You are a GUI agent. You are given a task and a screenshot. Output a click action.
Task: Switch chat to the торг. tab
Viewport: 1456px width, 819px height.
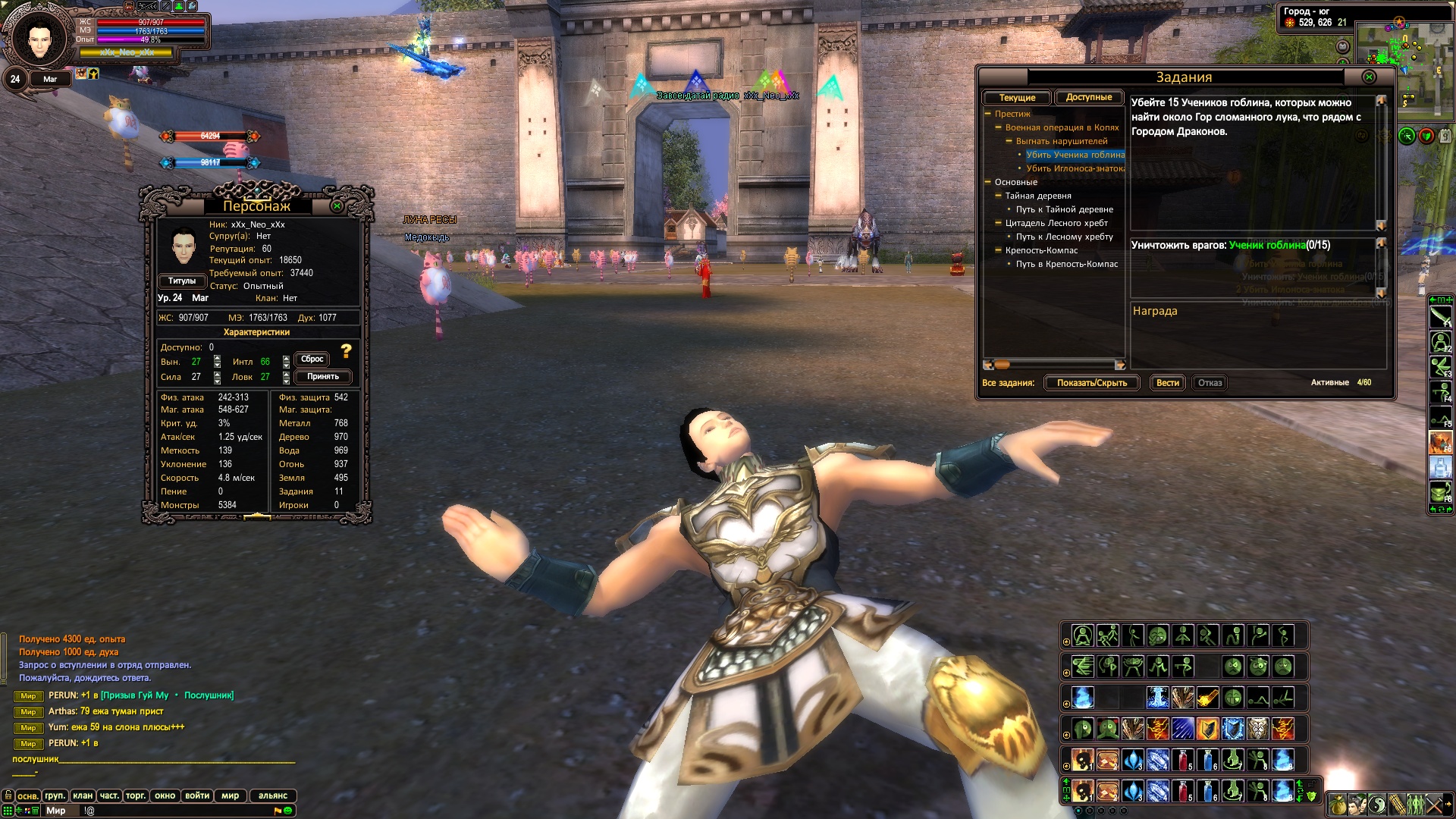click(x=136, y=795)
